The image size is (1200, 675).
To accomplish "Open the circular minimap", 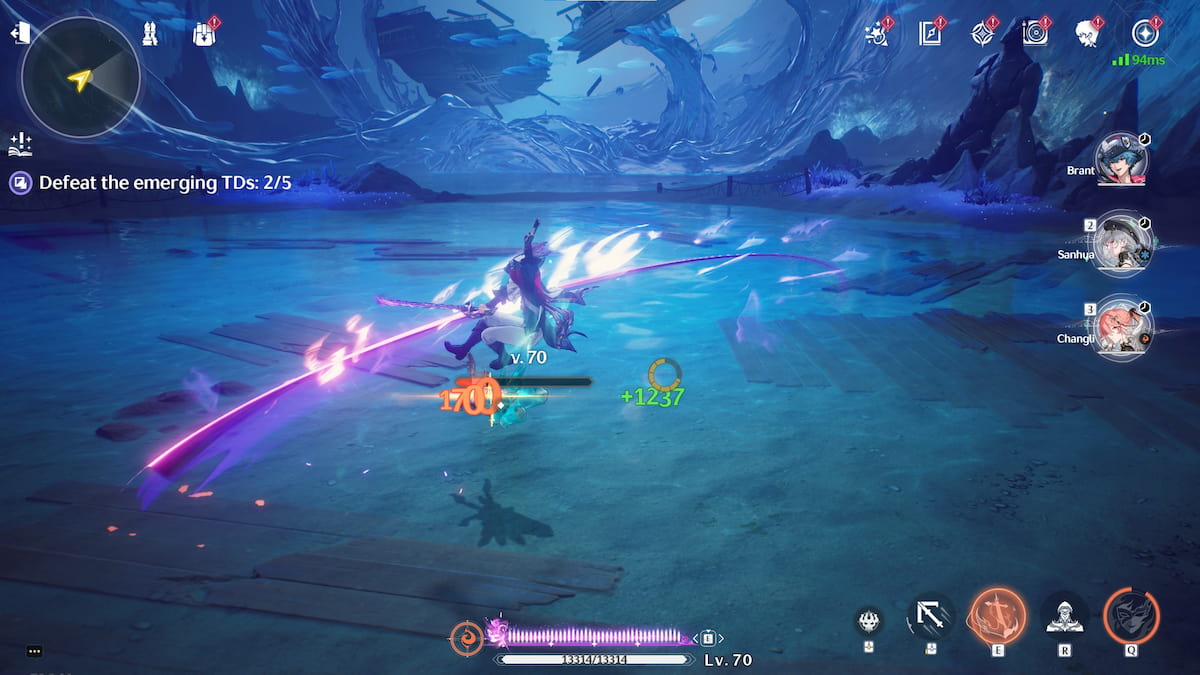I will pos(80,78).
